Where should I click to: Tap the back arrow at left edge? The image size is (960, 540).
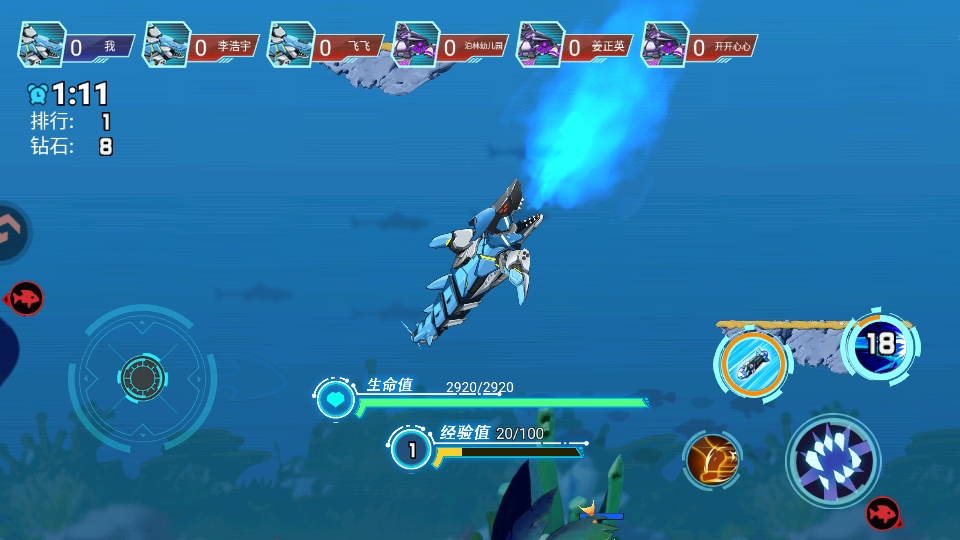tap(12, 231)
